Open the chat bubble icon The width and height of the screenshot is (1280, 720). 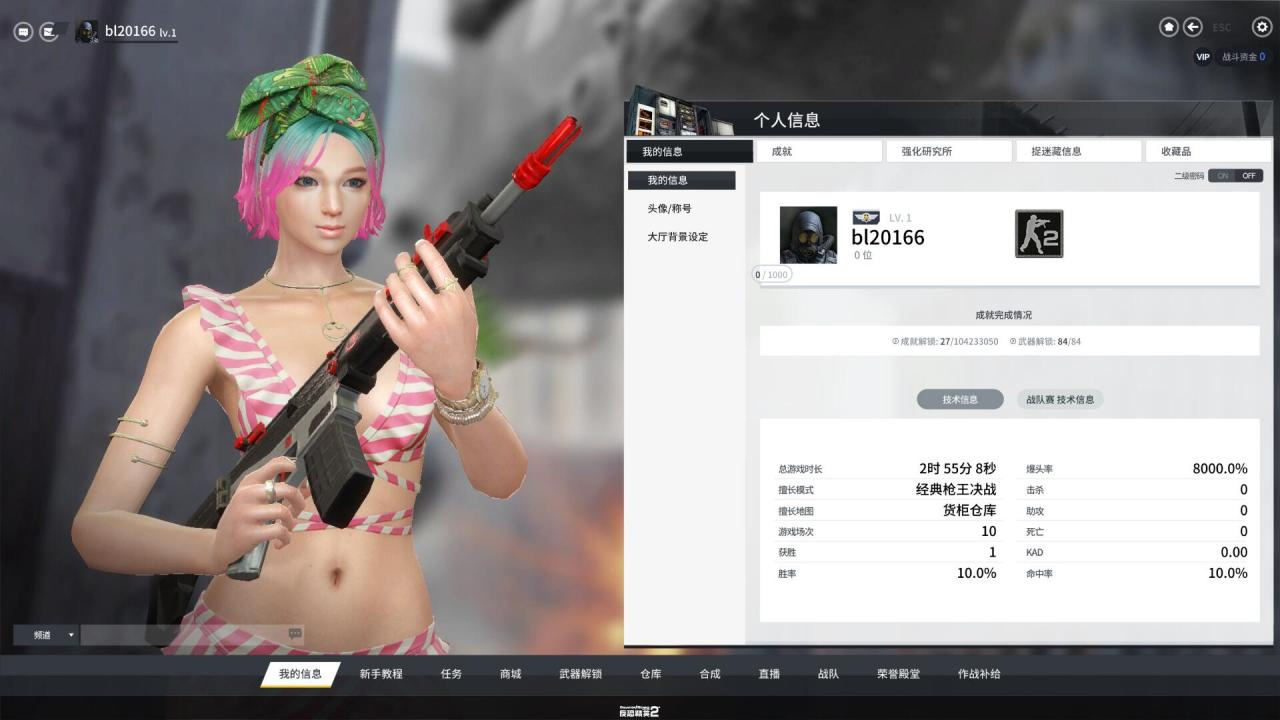pyautogui.click(x=23, y=32)
